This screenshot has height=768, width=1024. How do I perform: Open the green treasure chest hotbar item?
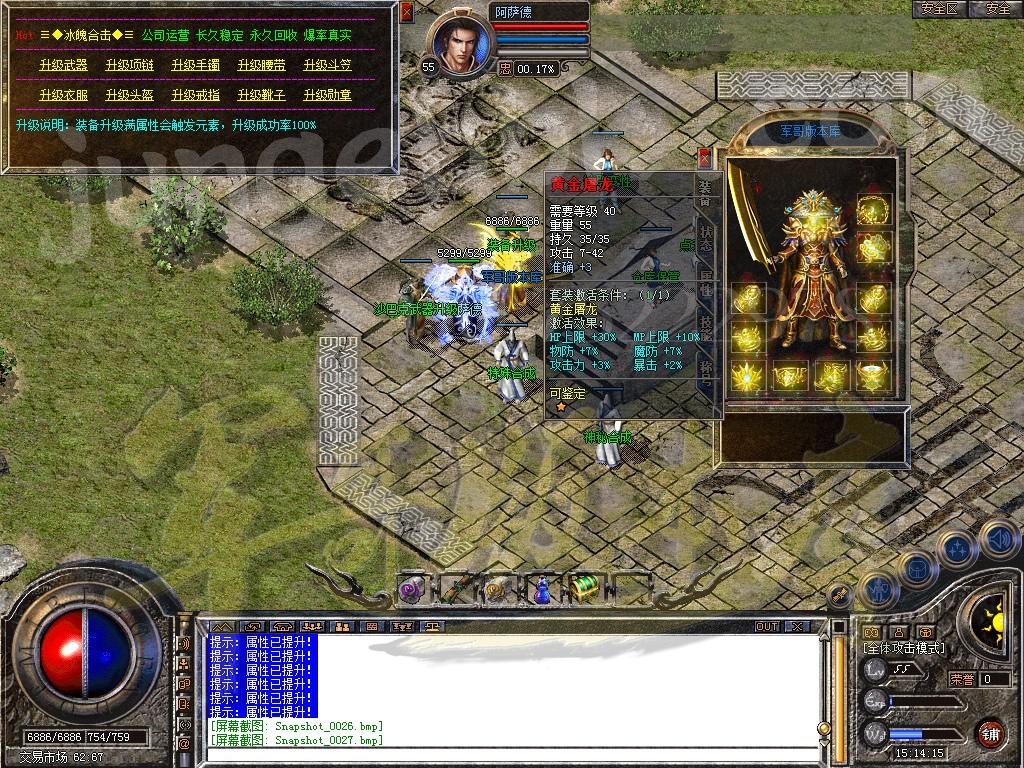[585, 590]
